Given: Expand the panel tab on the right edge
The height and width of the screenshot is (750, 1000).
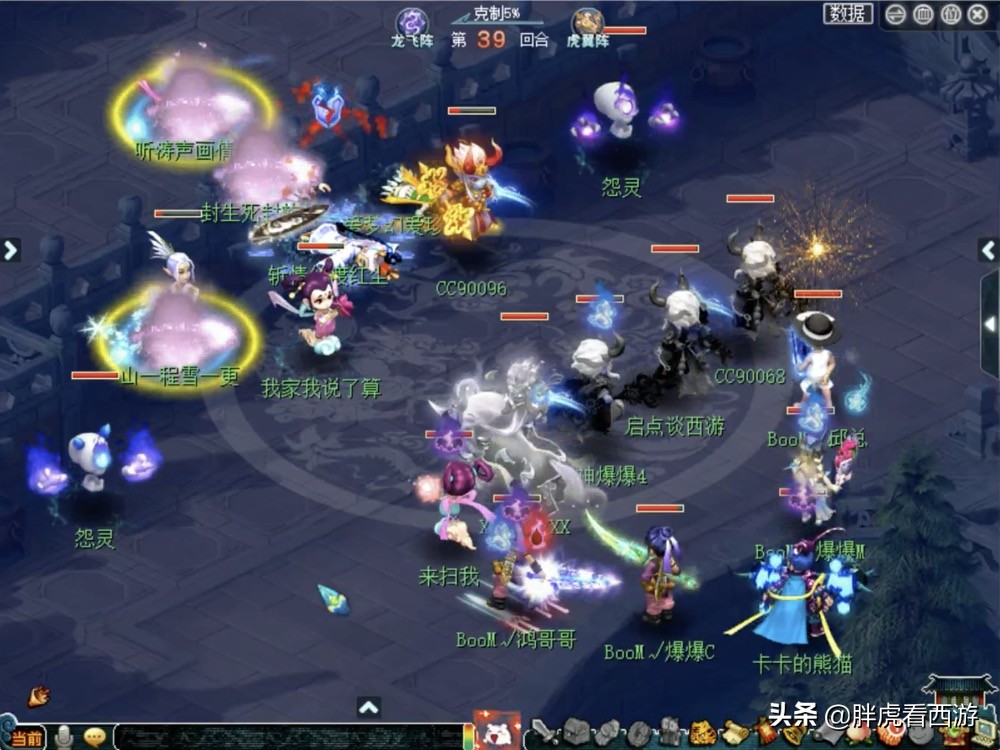Looking at the screenshot, I should tap(990, 324).
